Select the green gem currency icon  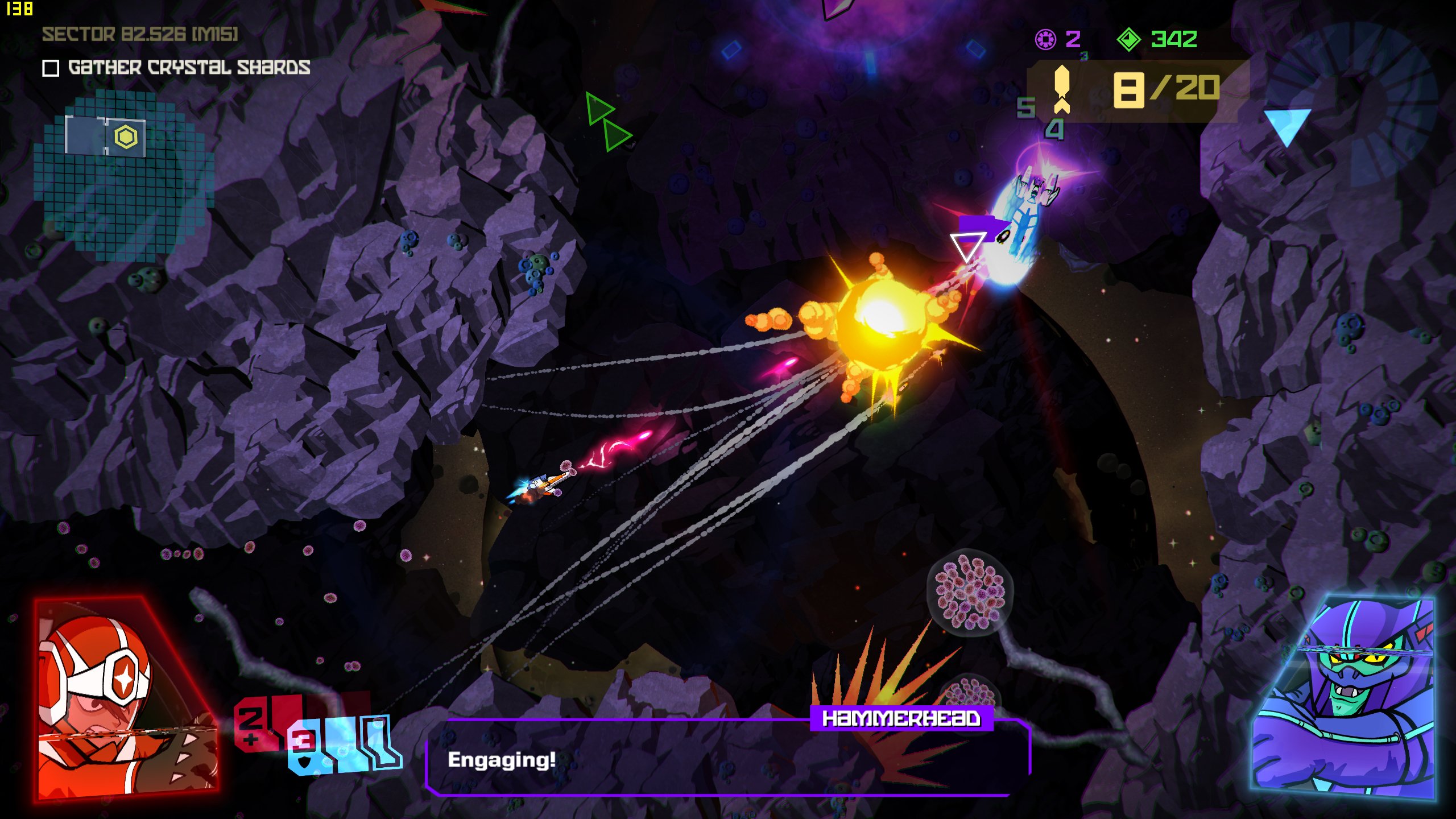[x=1128, y=39]
